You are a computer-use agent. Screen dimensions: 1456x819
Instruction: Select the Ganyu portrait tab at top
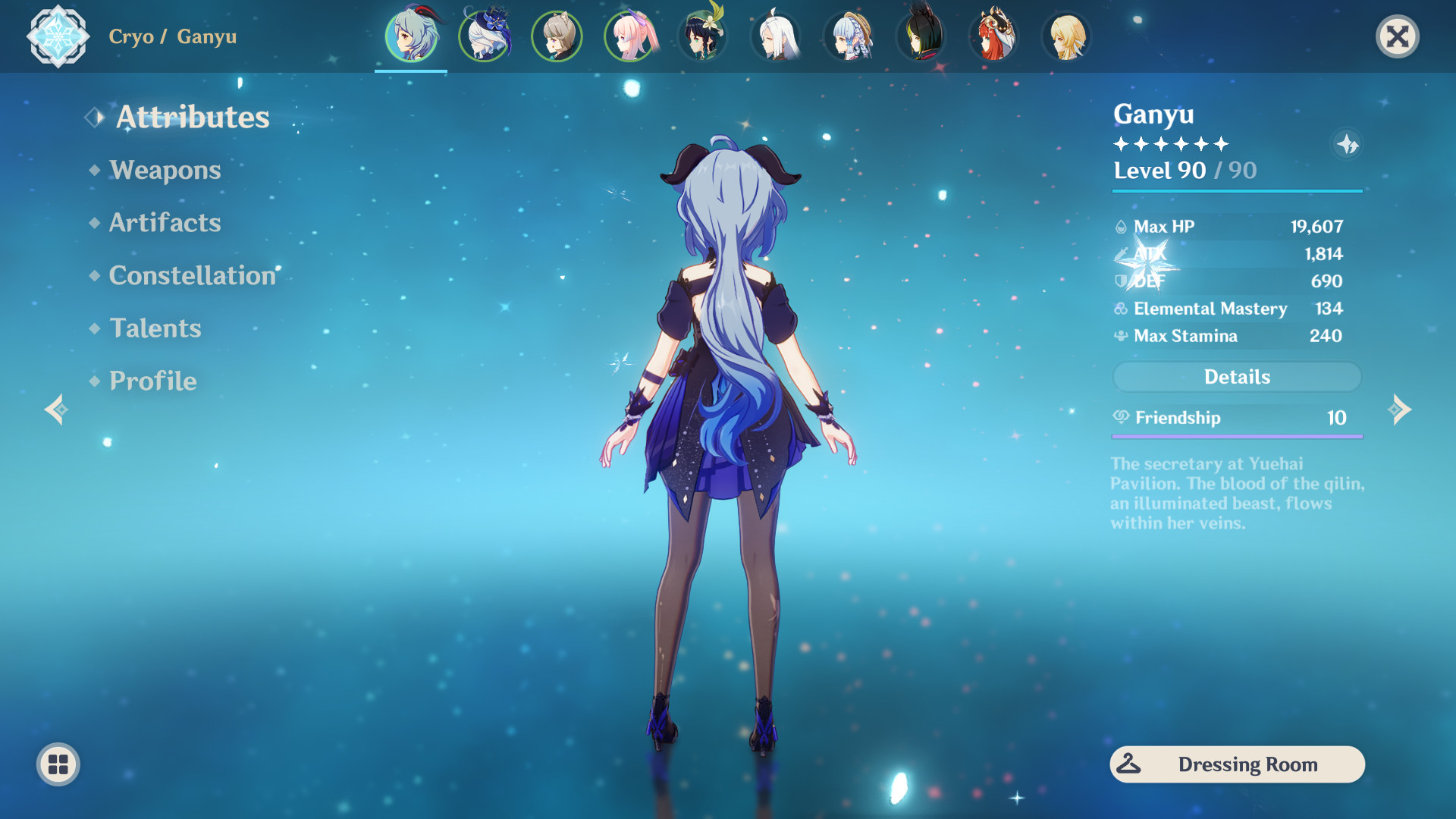click(x=411, y=36)
